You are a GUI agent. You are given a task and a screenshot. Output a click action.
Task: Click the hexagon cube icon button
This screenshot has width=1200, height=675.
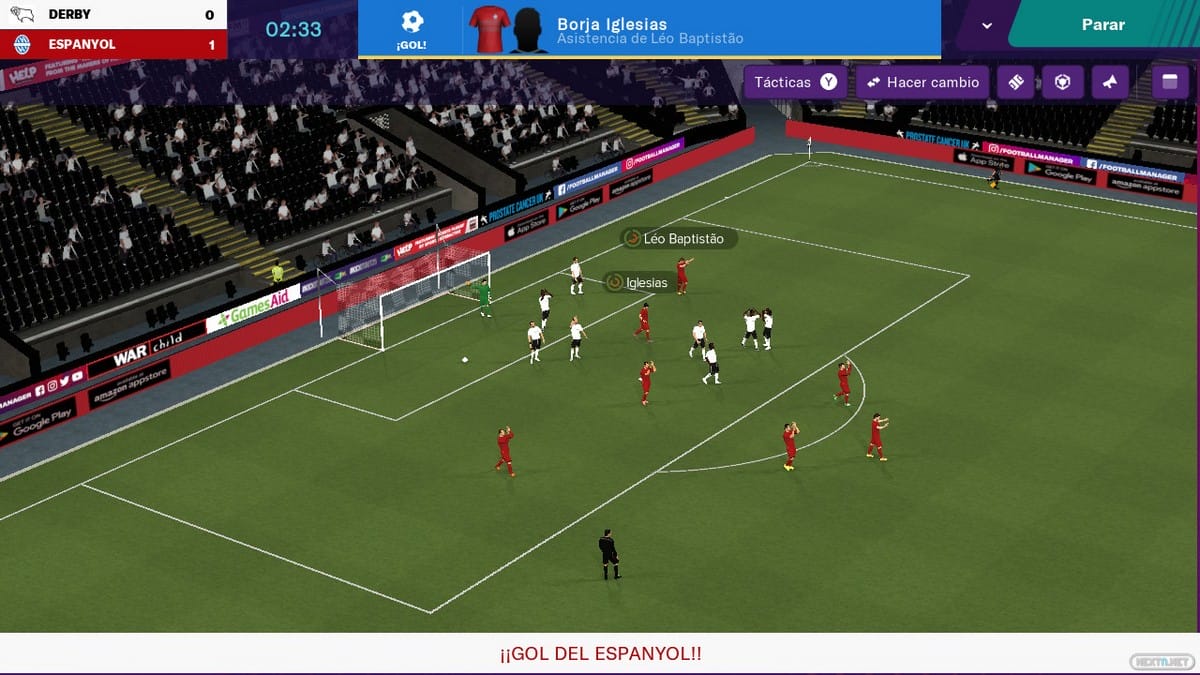[1063, 82]
